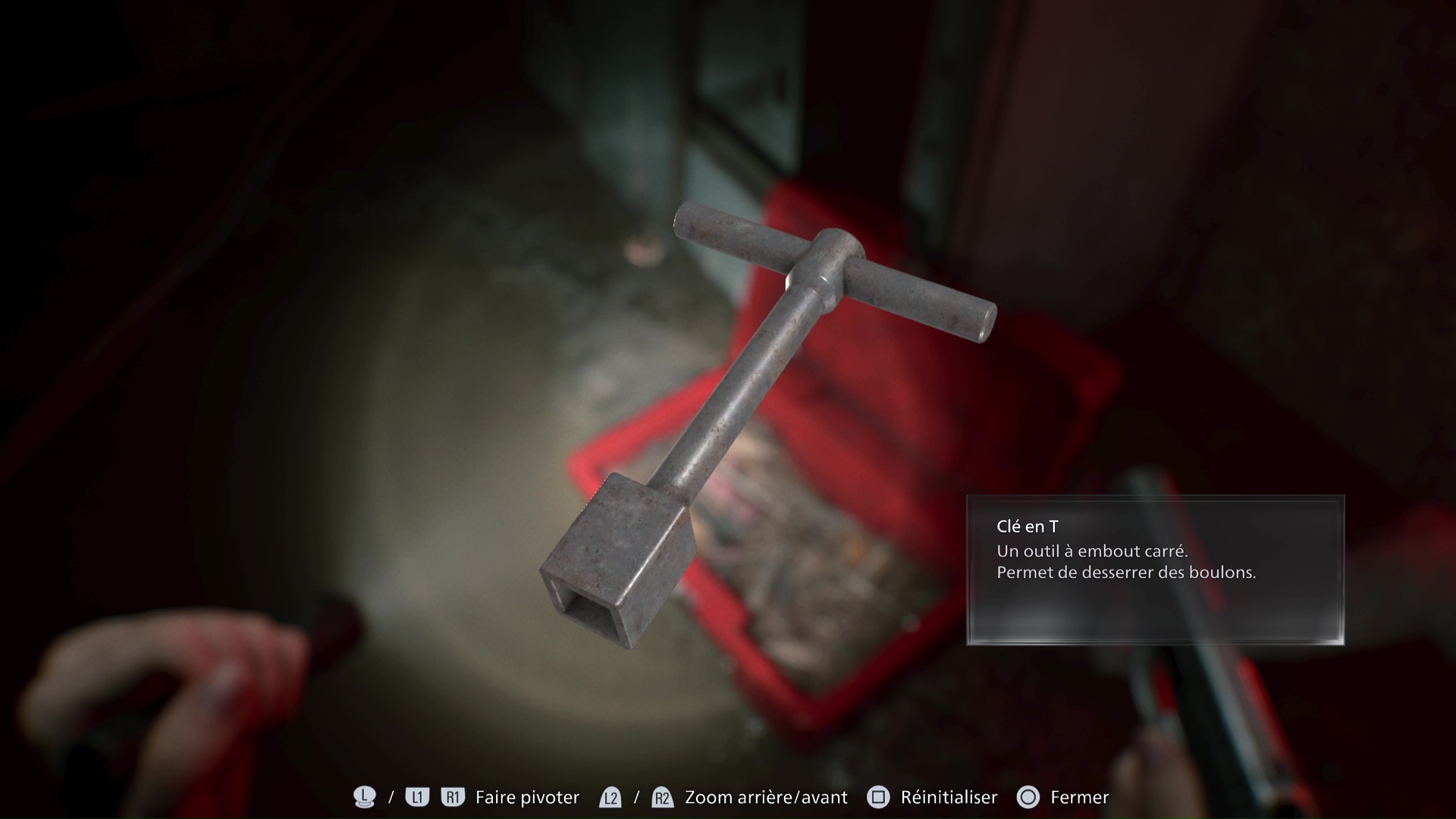Select the R1 button icon
The image size is (1456, 819).
coord(453,797)
